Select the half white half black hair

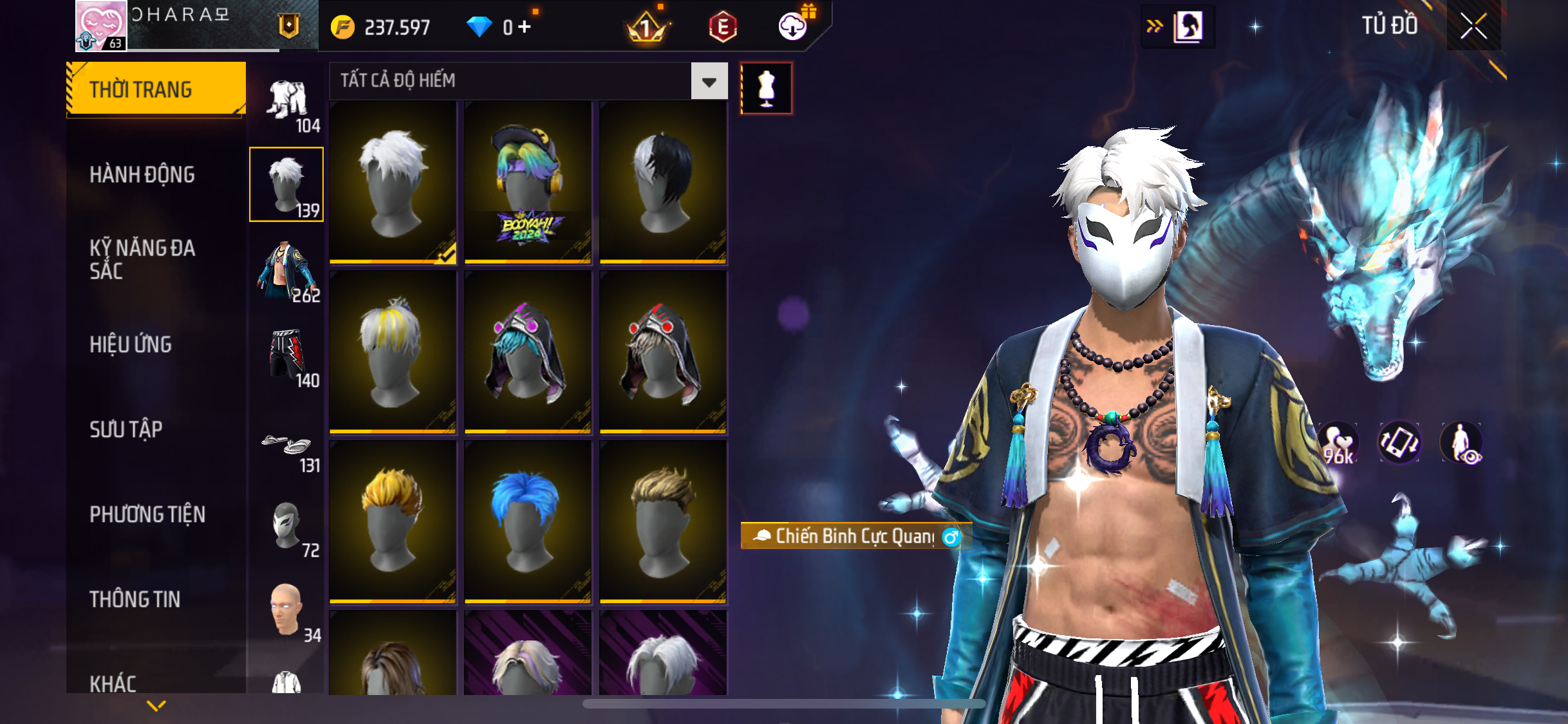pos(663,183)
